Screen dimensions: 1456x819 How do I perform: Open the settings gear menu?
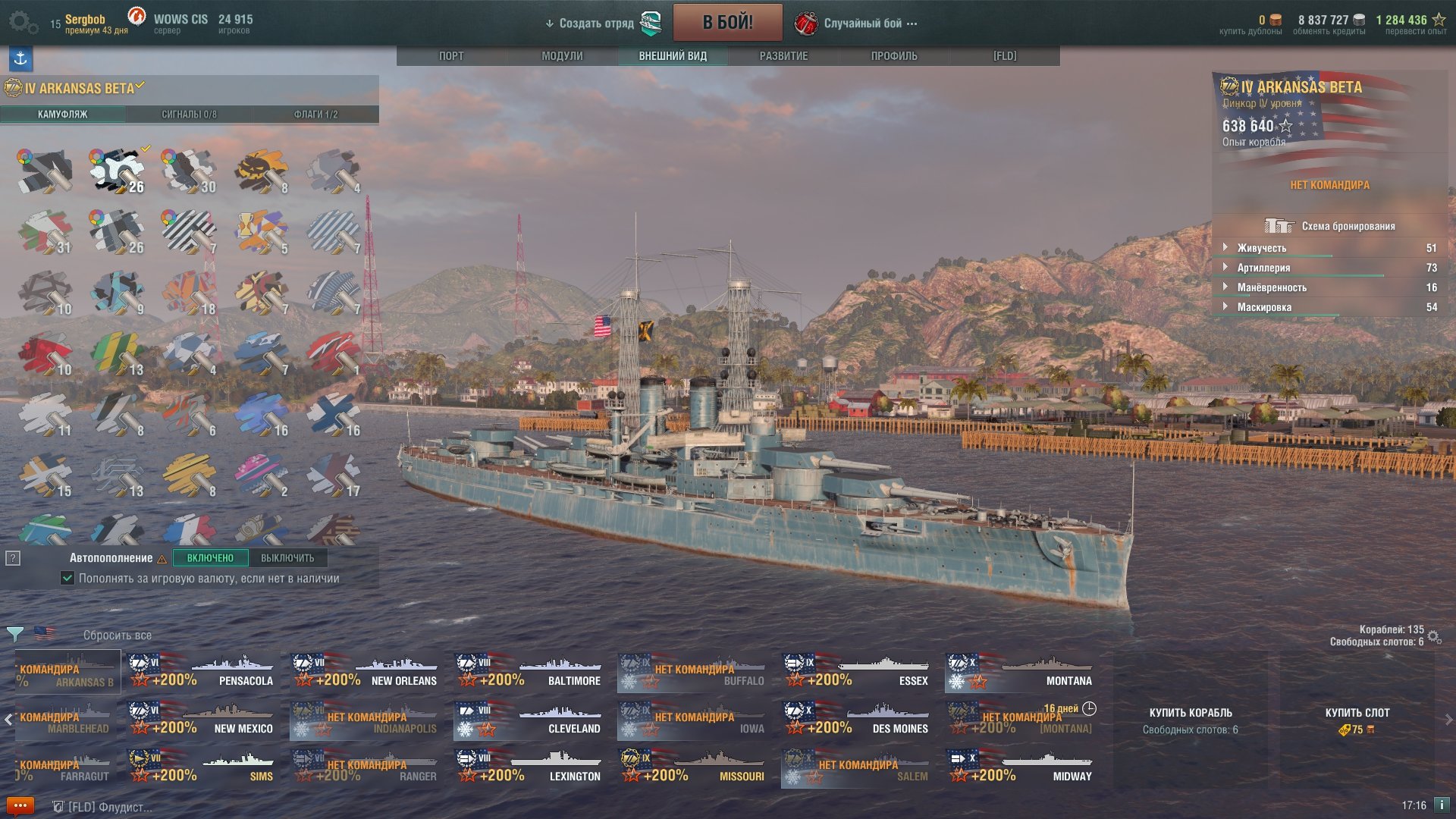point(22,23)
